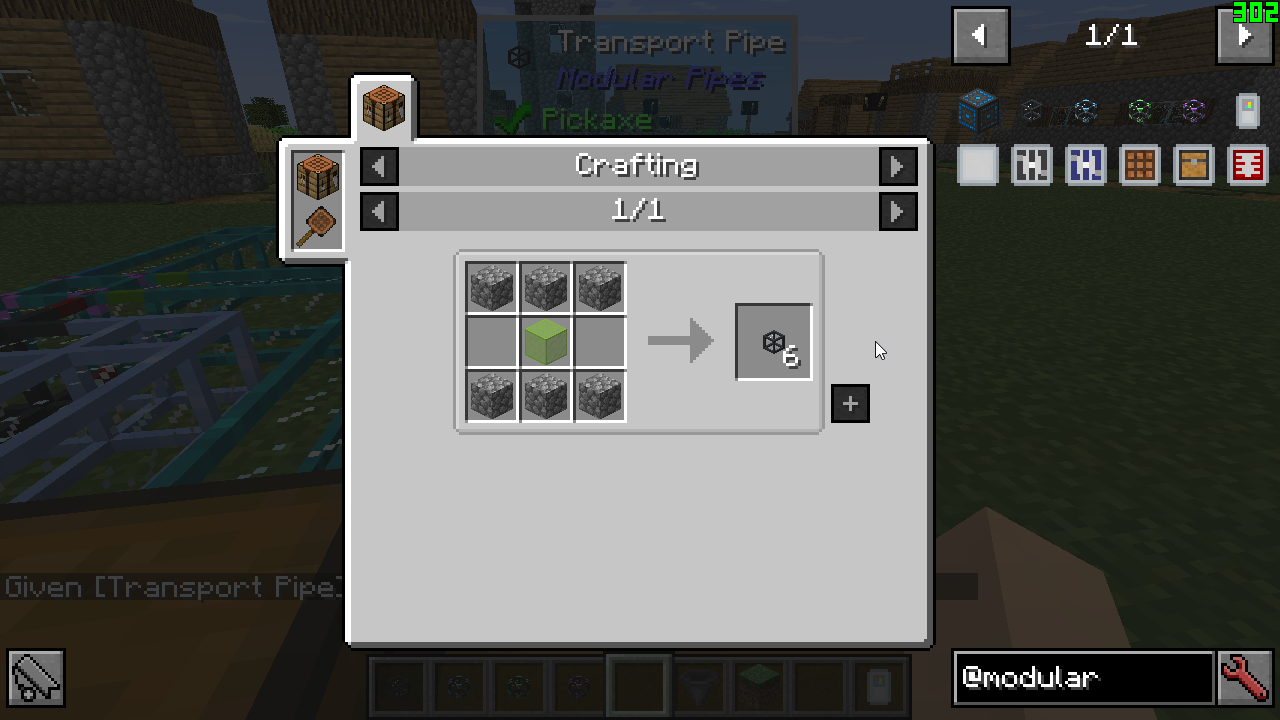Go to the previous recipe category
The height and width of the screenshot is (720, 1280).
pos(379,166)
